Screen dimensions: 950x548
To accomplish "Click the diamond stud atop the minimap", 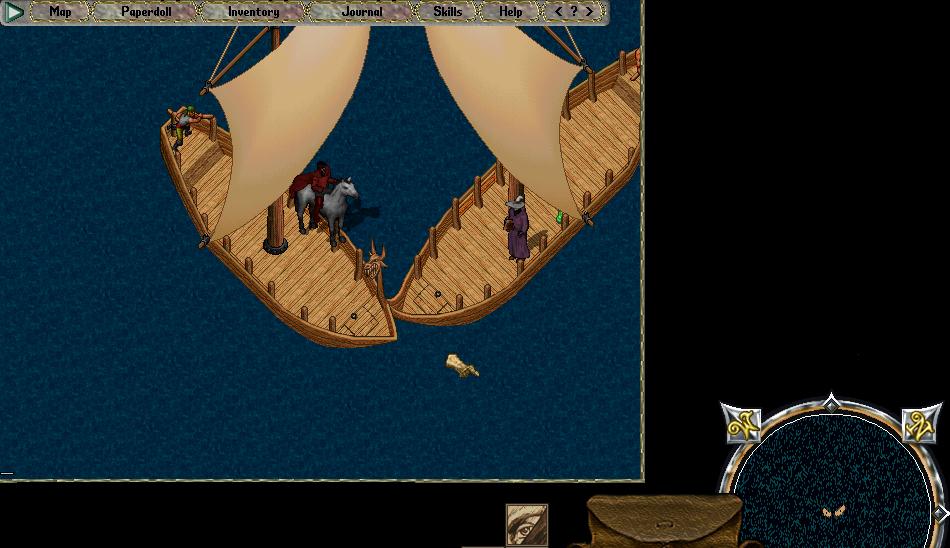I will point(831,403).
